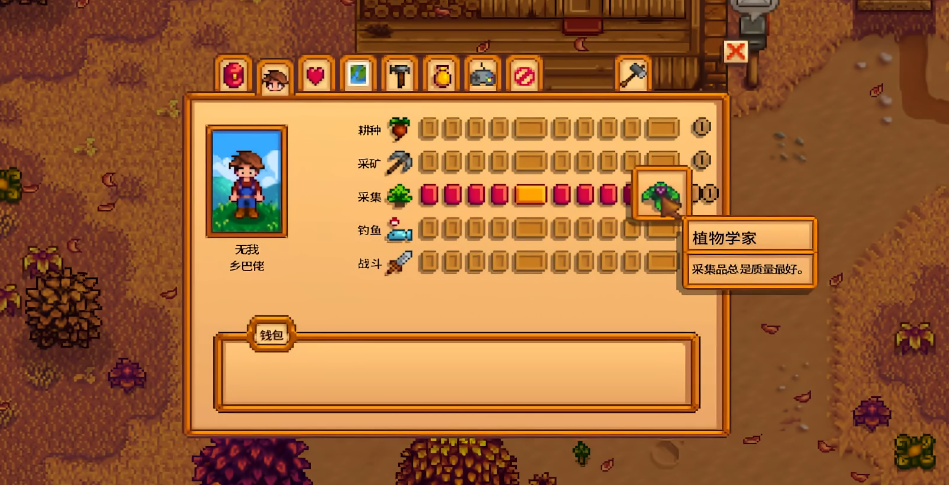Switch to the skills character tab
The height and width of the screenshot is (485, 949).
pyautogui.click(x=275, y=79)
